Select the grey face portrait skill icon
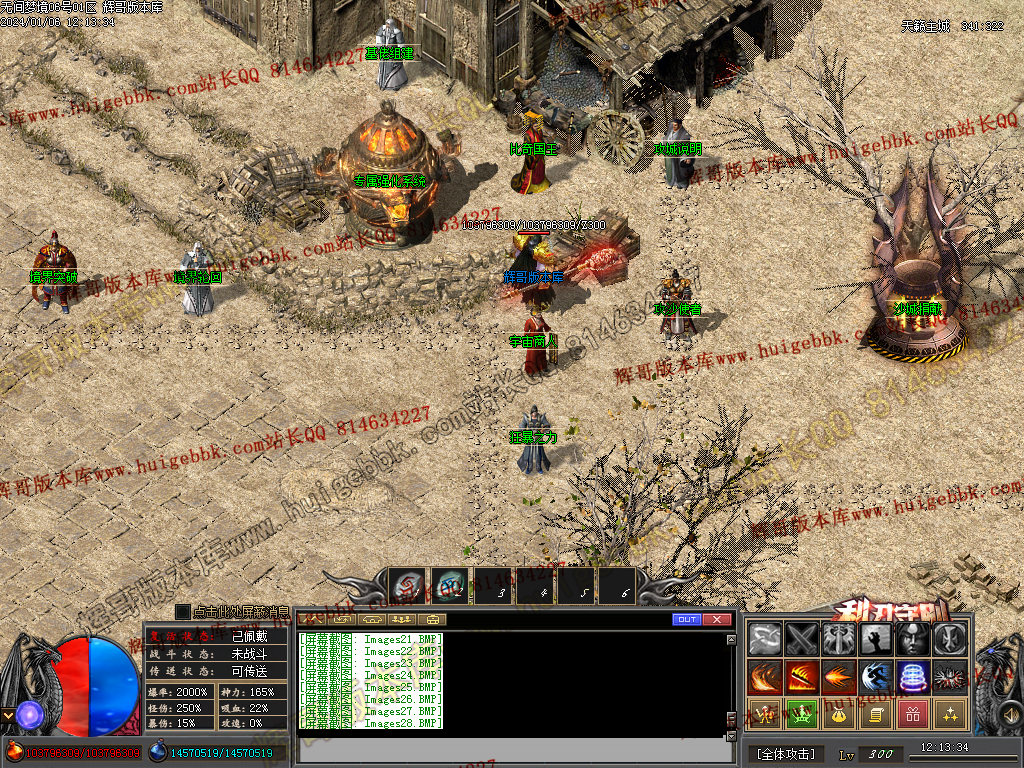The image size is (1024, 768). pos(913,639)
